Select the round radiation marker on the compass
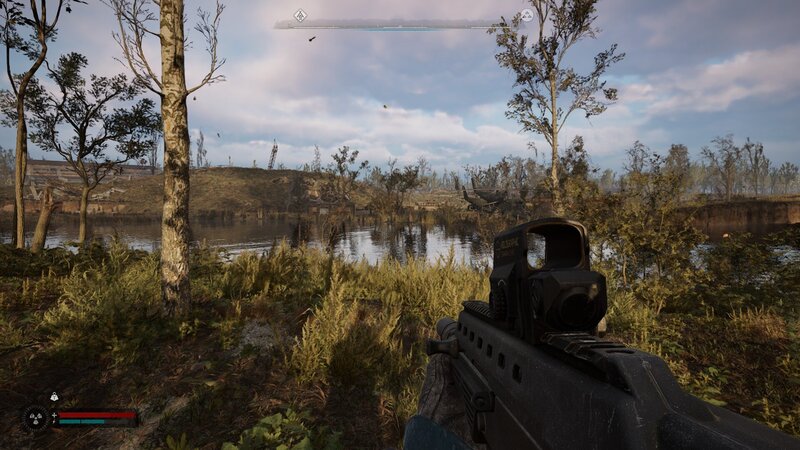800x450 pixels. [x=527, y=15]
